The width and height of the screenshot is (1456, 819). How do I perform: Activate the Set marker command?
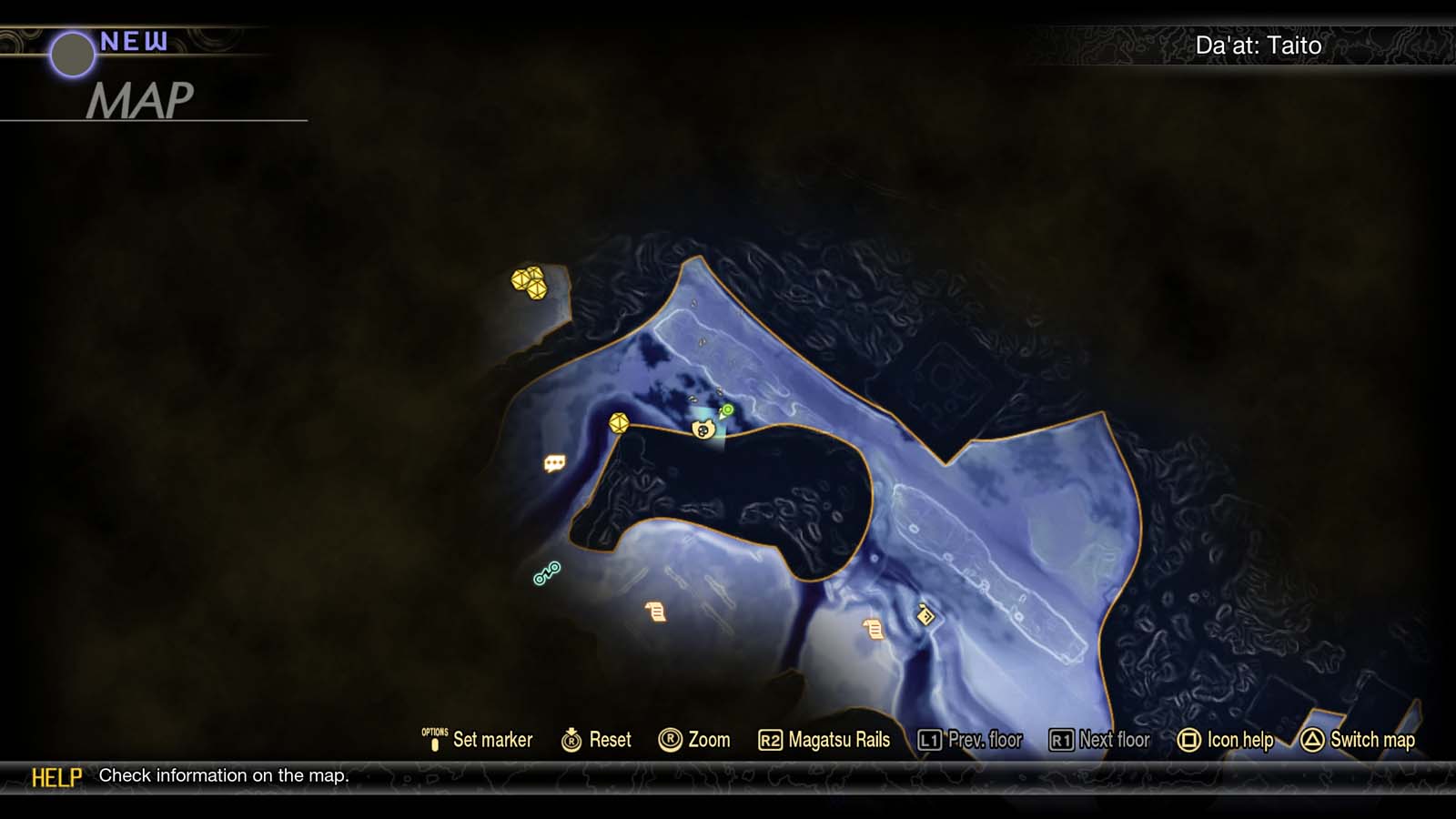coord(492,740)
